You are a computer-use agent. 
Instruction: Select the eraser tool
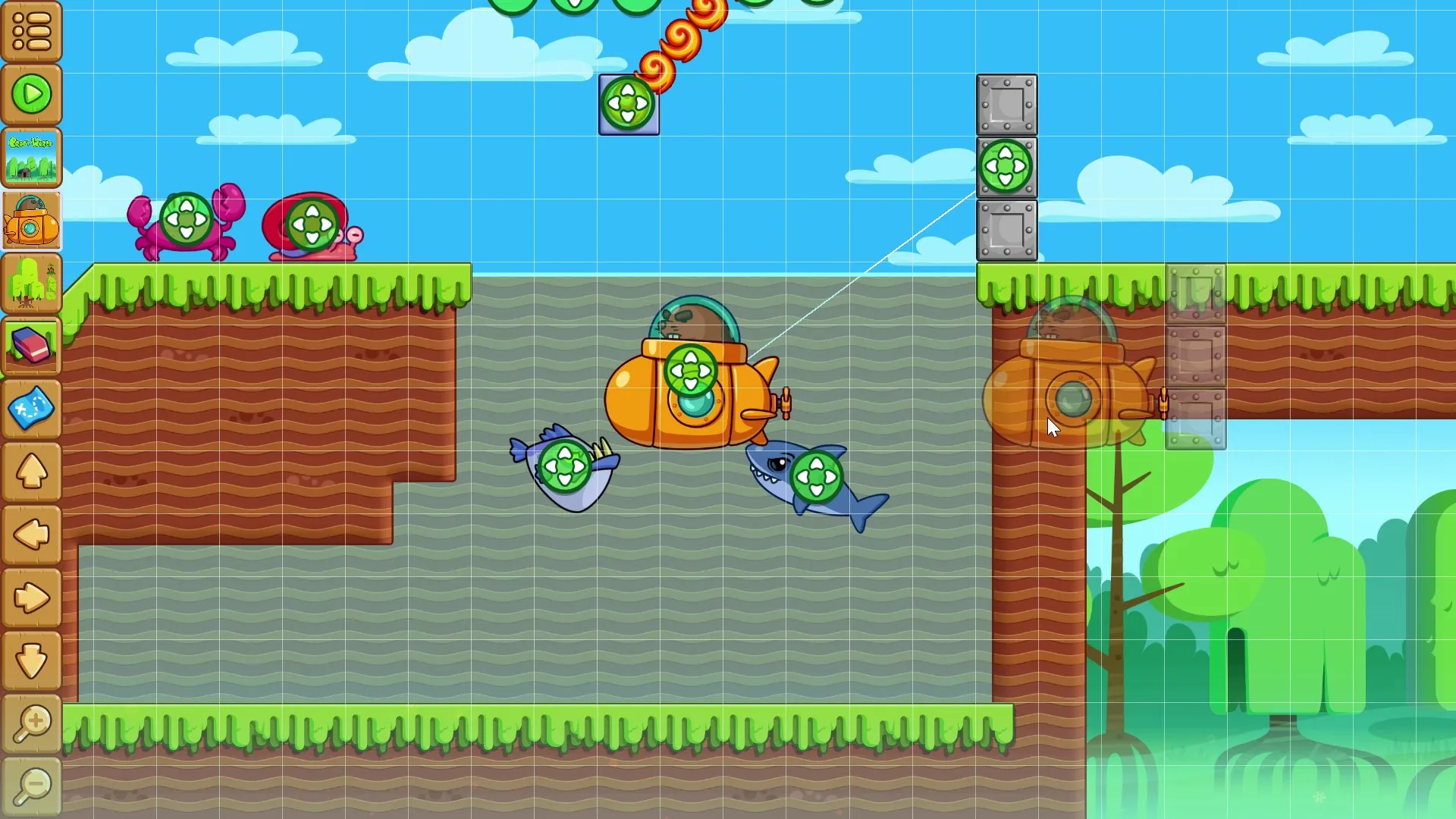[32, 347]
